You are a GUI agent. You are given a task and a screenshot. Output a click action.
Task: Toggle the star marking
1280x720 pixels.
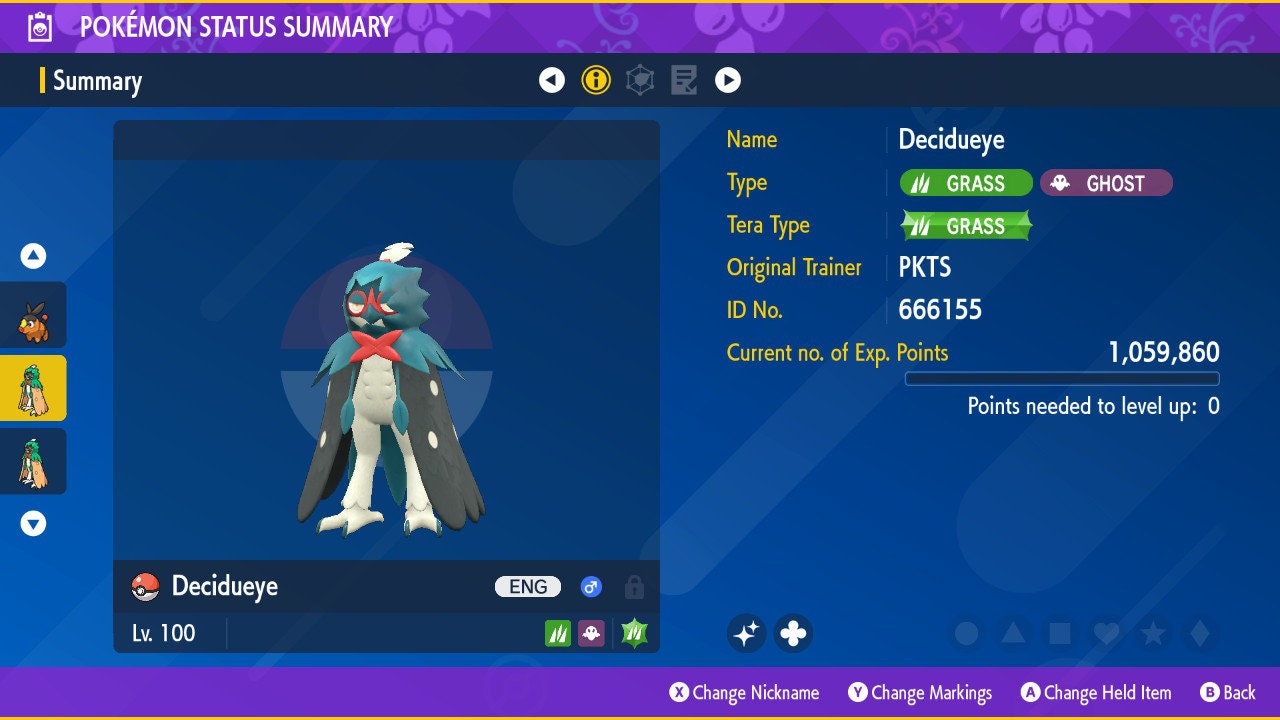pyautogui.click(x=1153, y=633)
